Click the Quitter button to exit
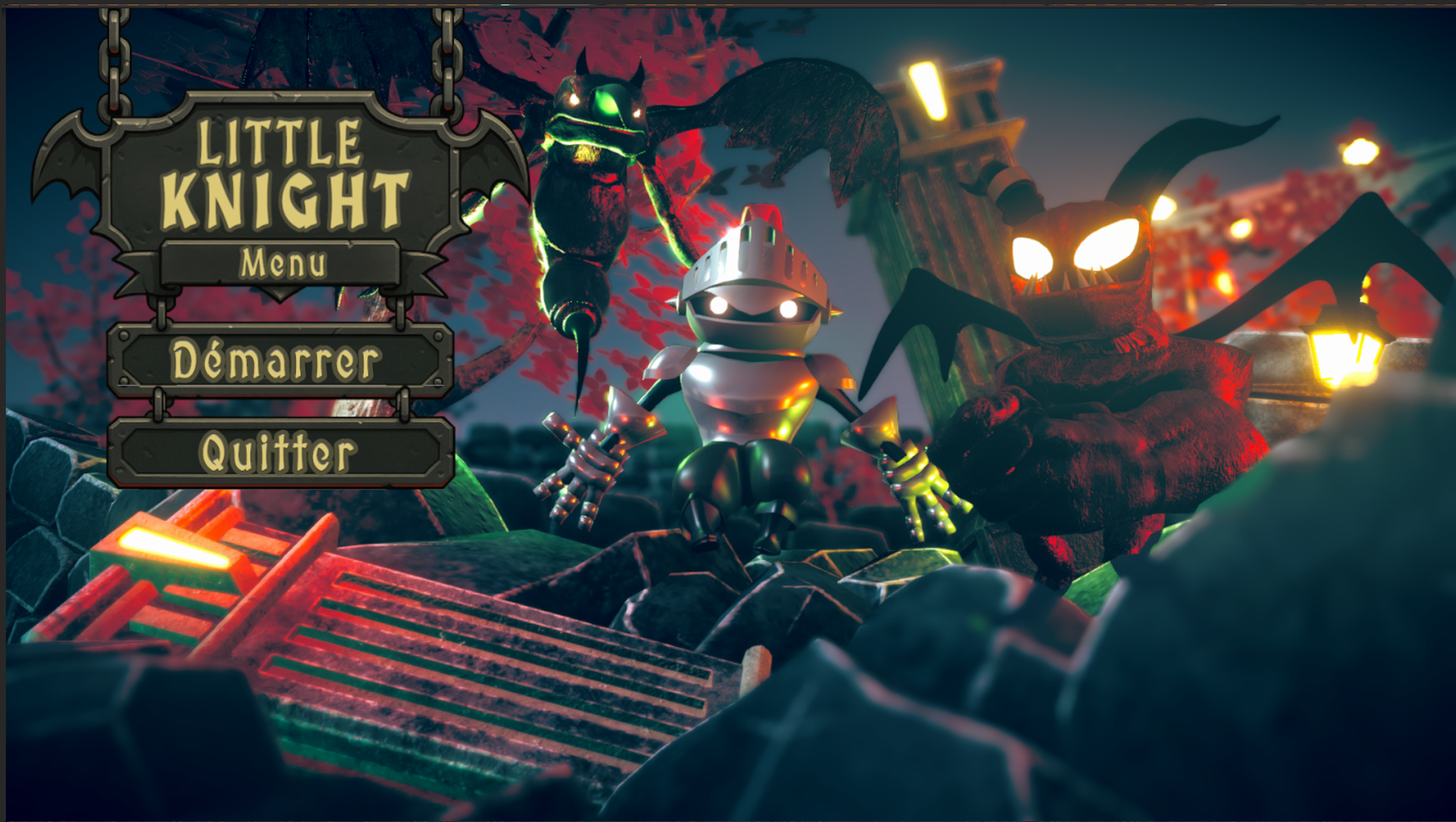Image resolution: width=1456 pixels, height=822 pixels. point(278,451)
